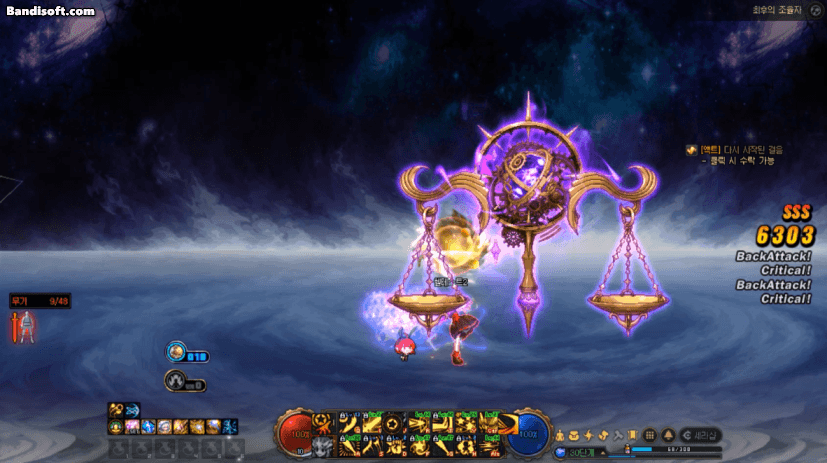The height and width of the screenshot is (463, 827).
Task: Select the blue crystal buff icon
Action: coord(148,426)
